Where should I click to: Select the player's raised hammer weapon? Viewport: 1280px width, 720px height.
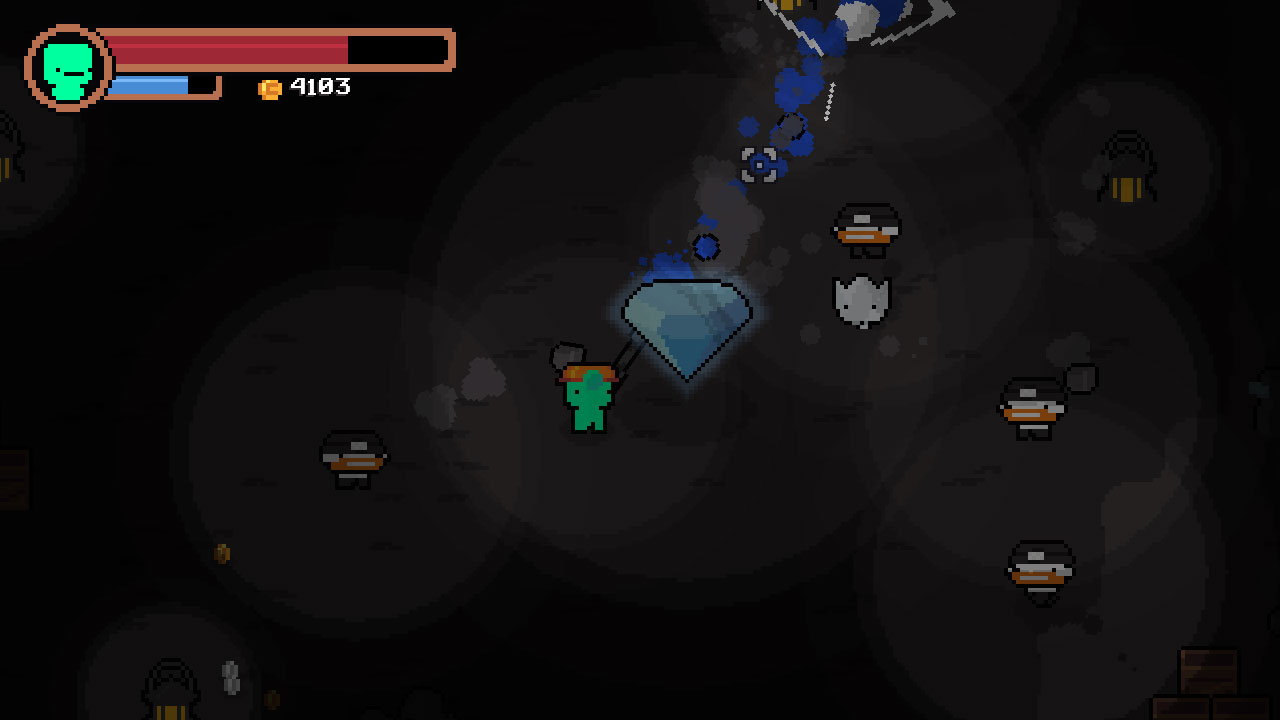click(x=565, y=355)
